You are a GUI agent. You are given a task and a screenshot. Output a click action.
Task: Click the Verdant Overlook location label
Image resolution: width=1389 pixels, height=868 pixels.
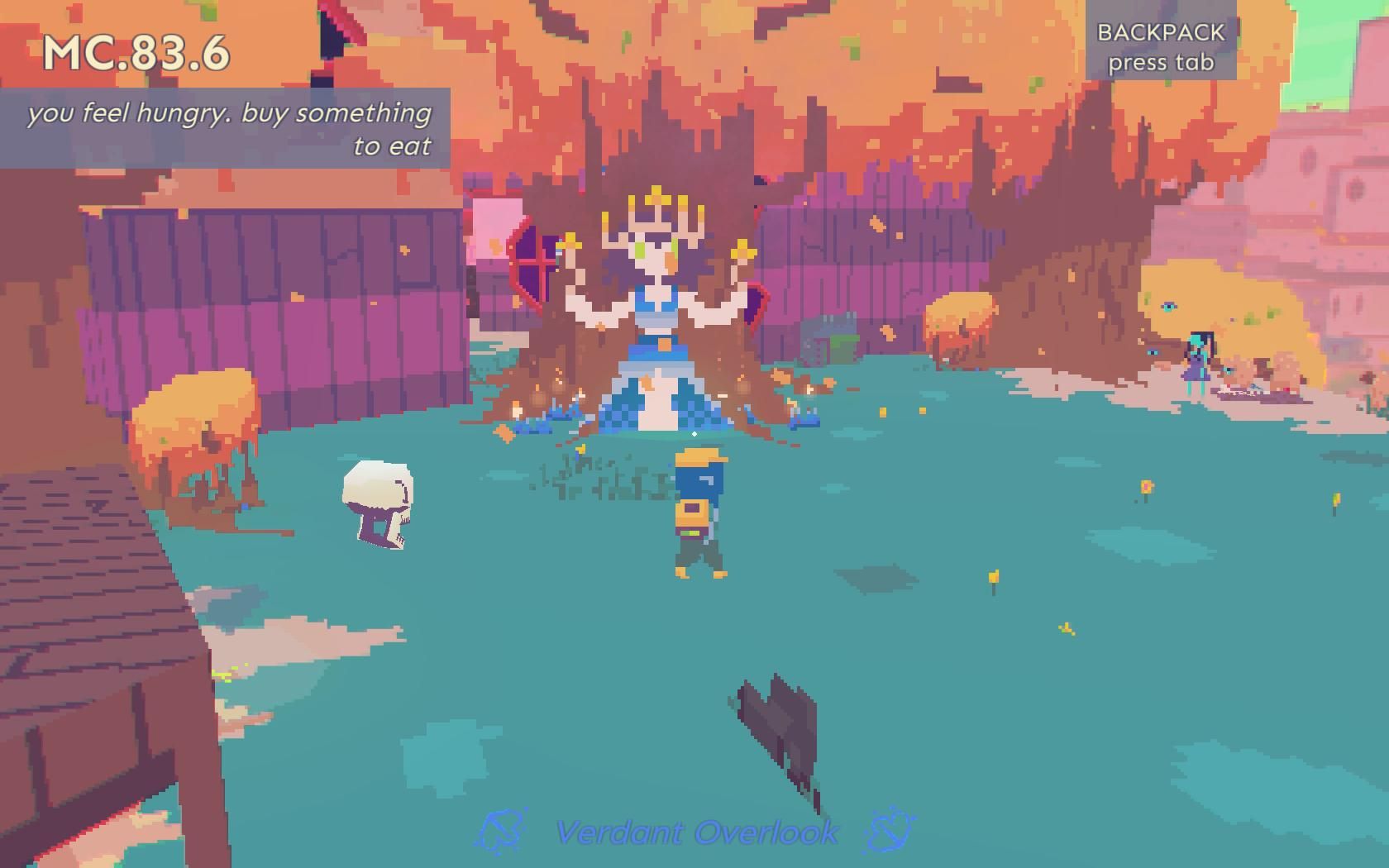click(x=697, y=829)
